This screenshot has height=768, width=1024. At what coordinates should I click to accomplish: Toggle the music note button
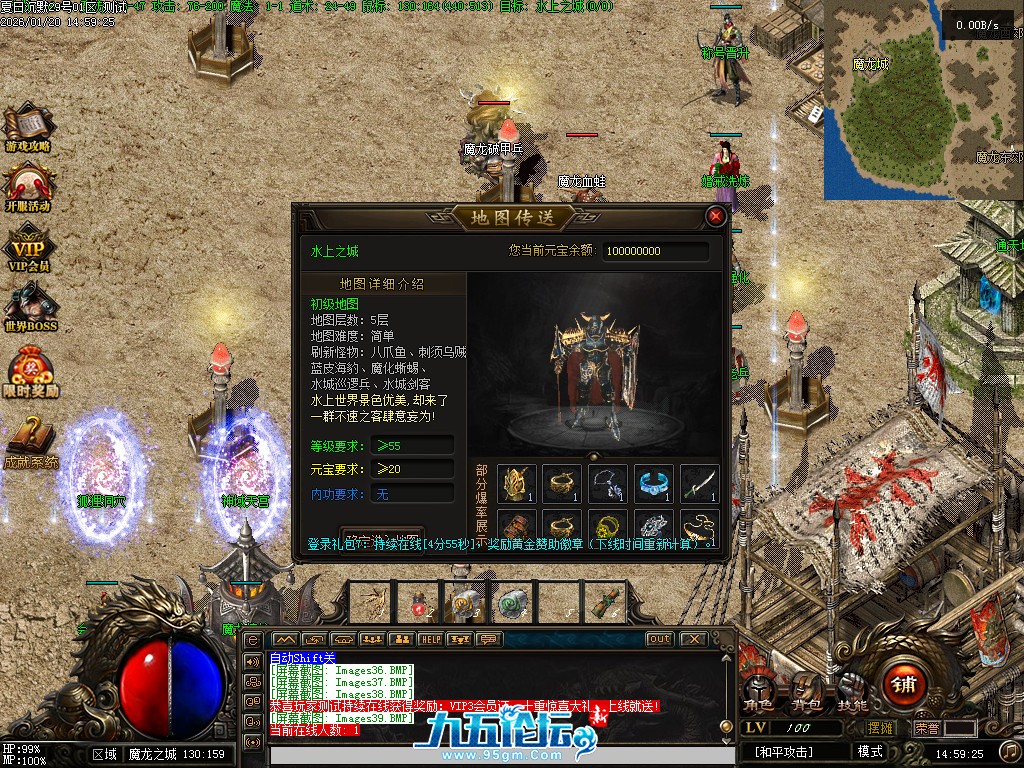[x=252, y=661]
